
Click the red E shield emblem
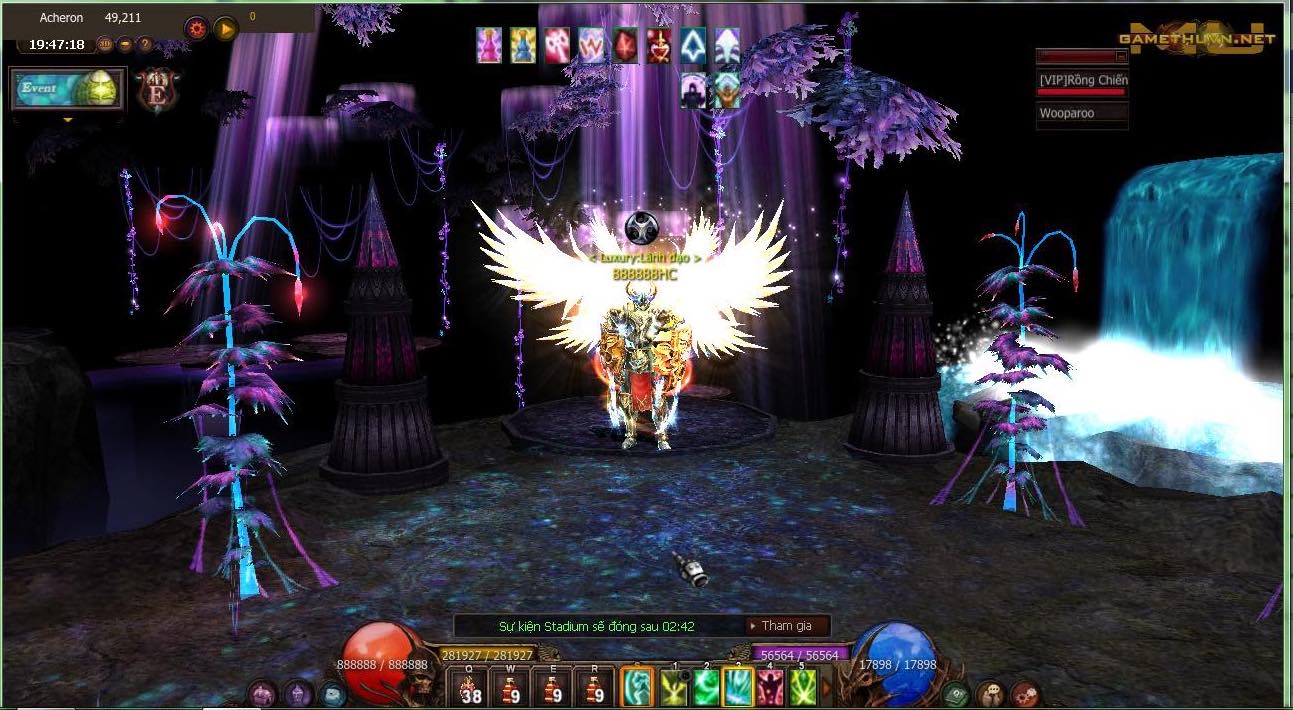coord(156,90)
